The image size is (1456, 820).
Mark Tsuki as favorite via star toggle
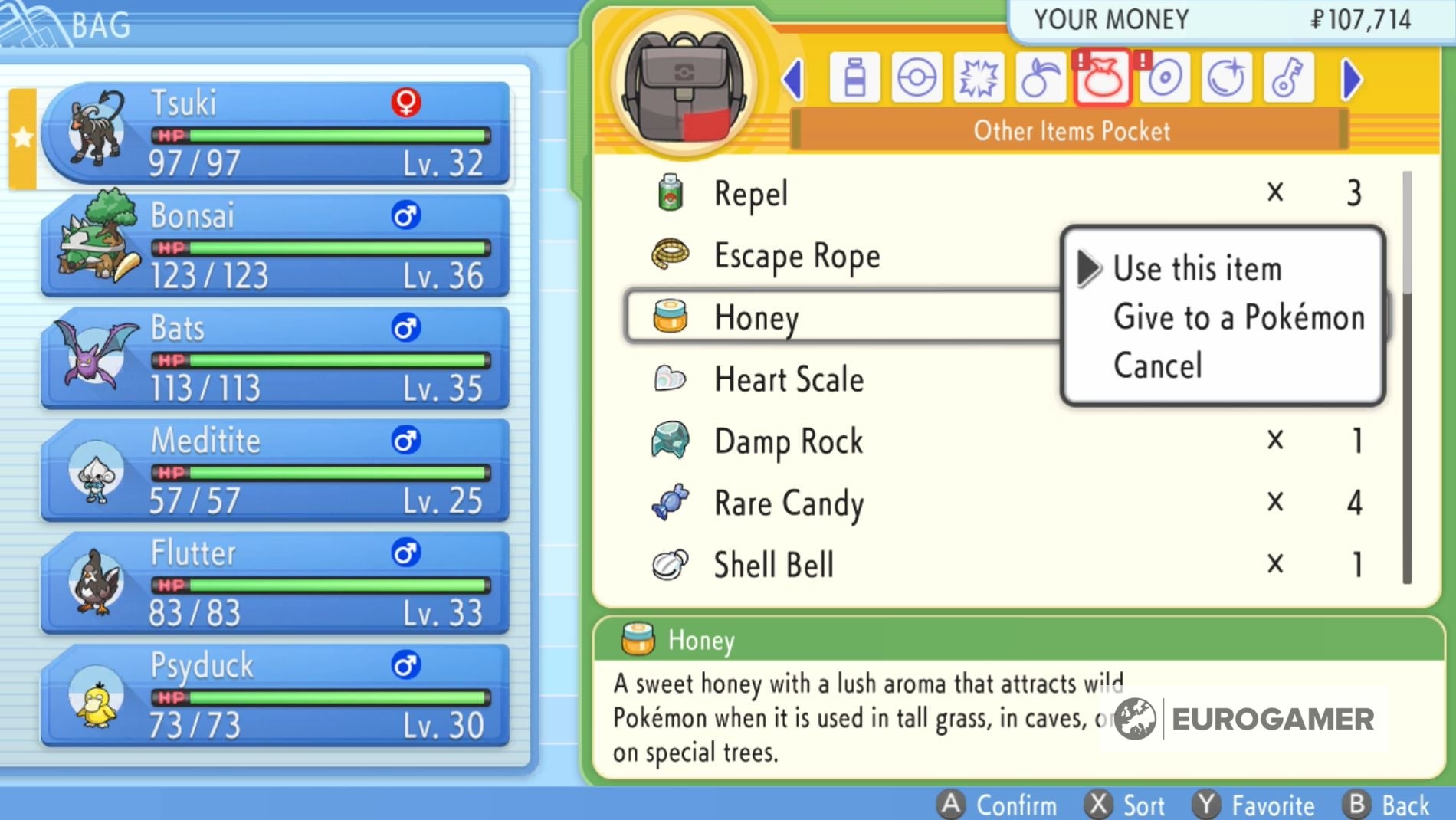tap(23, 138)
